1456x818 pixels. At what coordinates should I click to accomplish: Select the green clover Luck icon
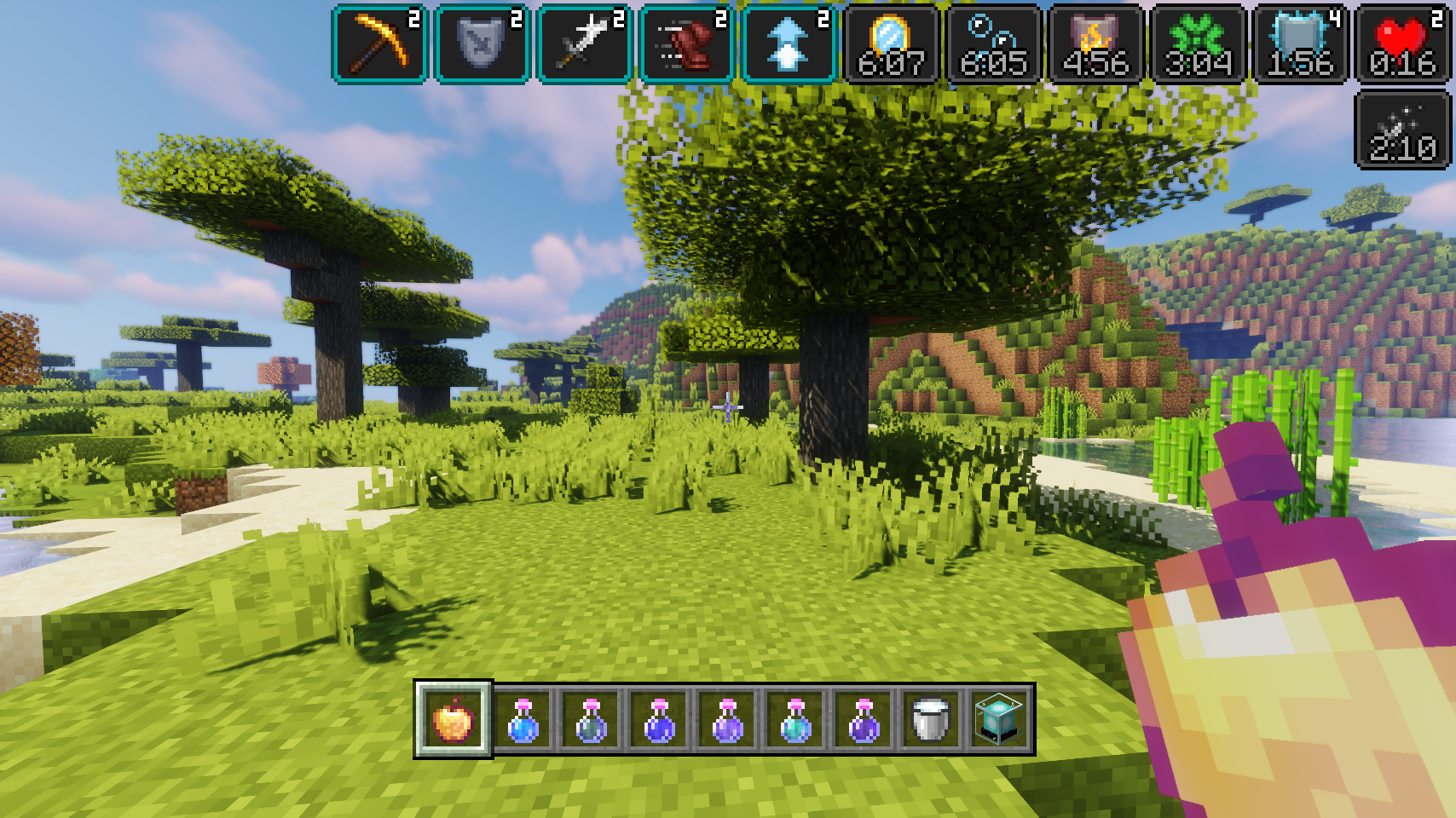click(1199, 44)
